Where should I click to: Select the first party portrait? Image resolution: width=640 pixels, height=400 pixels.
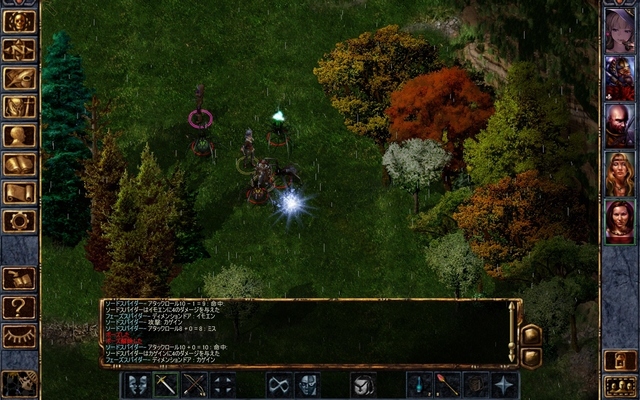(619, 30)
